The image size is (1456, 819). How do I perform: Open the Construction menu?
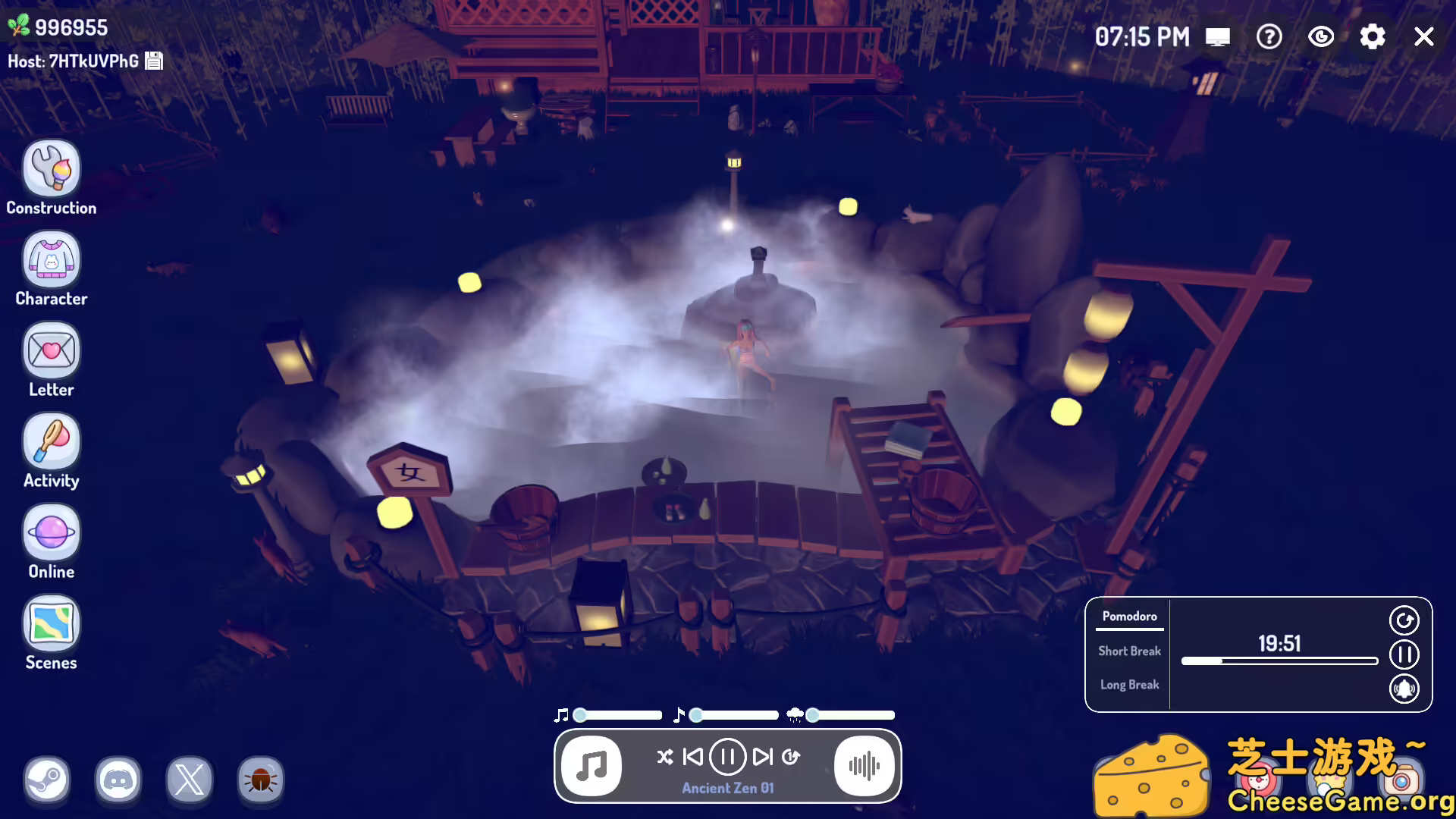point(51,167)
